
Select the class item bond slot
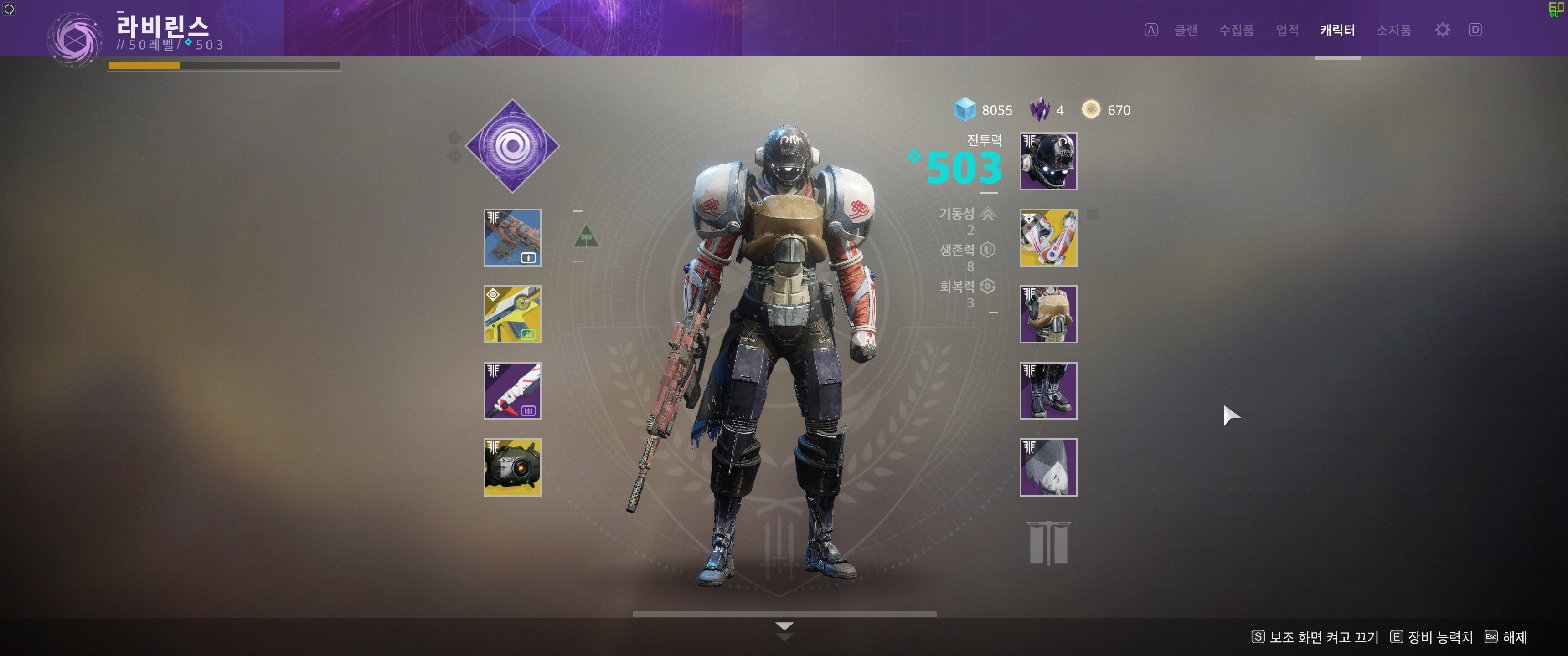coord(1048,467)
